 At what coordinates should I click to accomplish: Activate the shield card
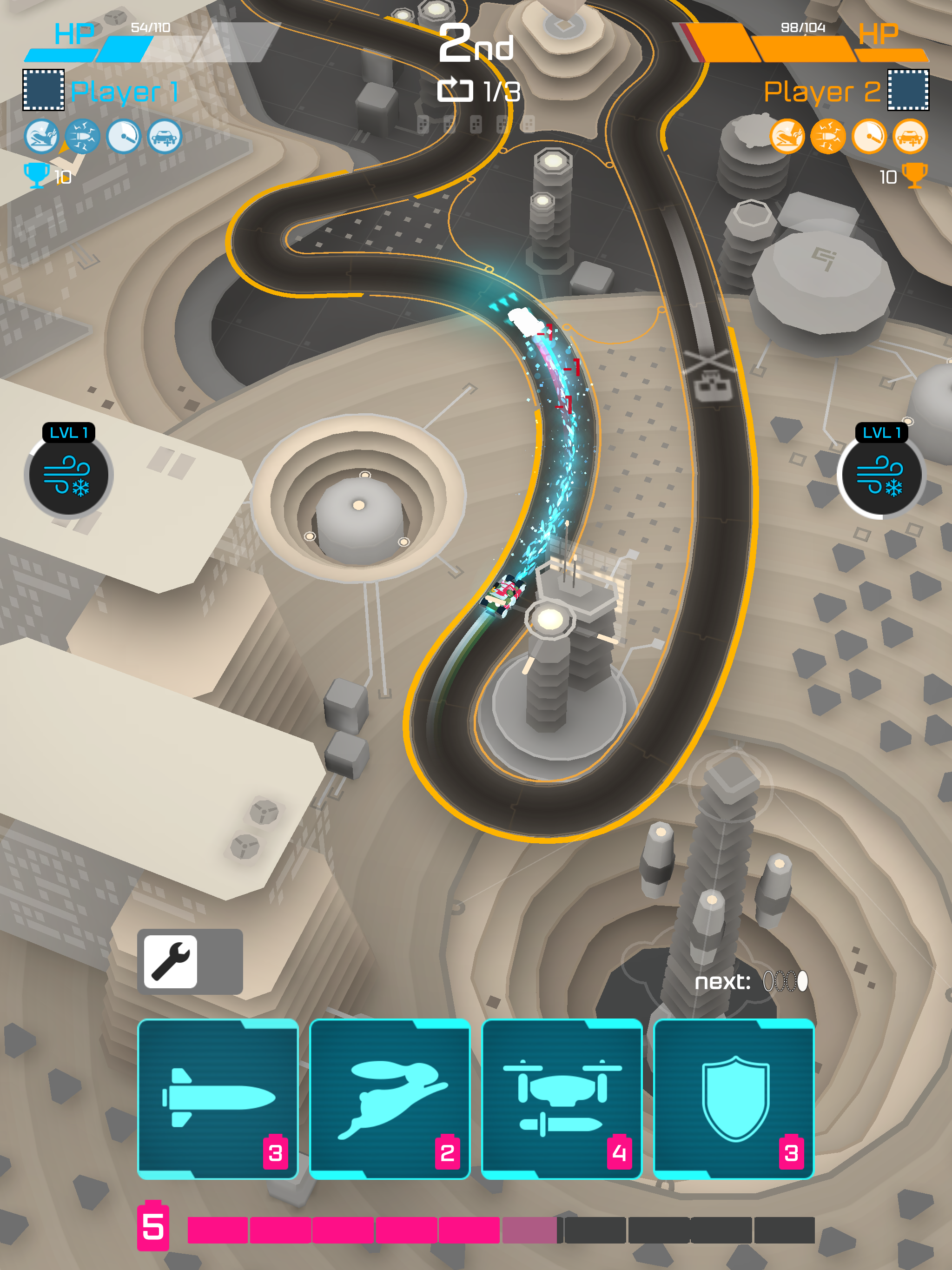(734, 1099)
